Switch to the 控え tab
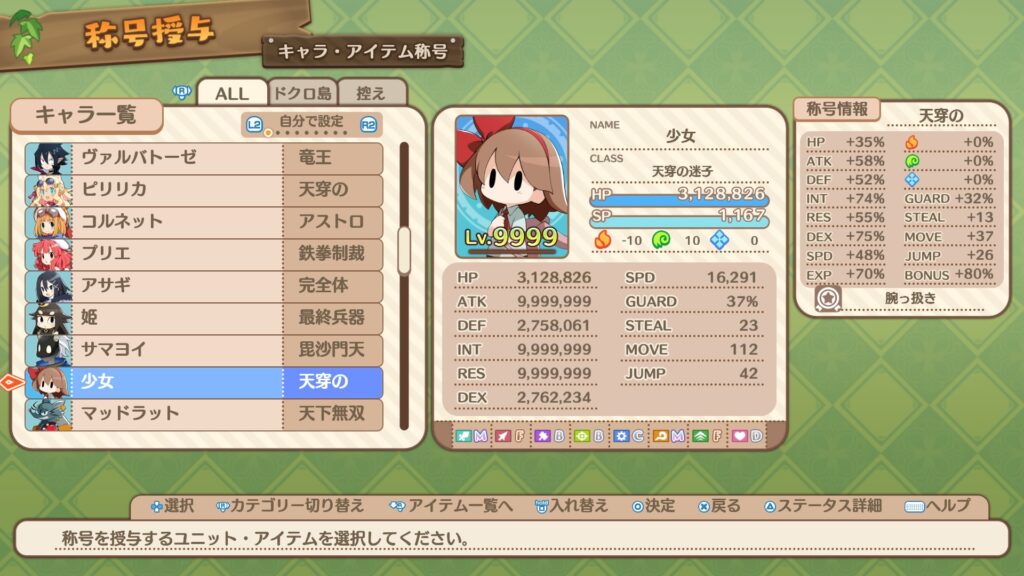 tap(371, 93)
